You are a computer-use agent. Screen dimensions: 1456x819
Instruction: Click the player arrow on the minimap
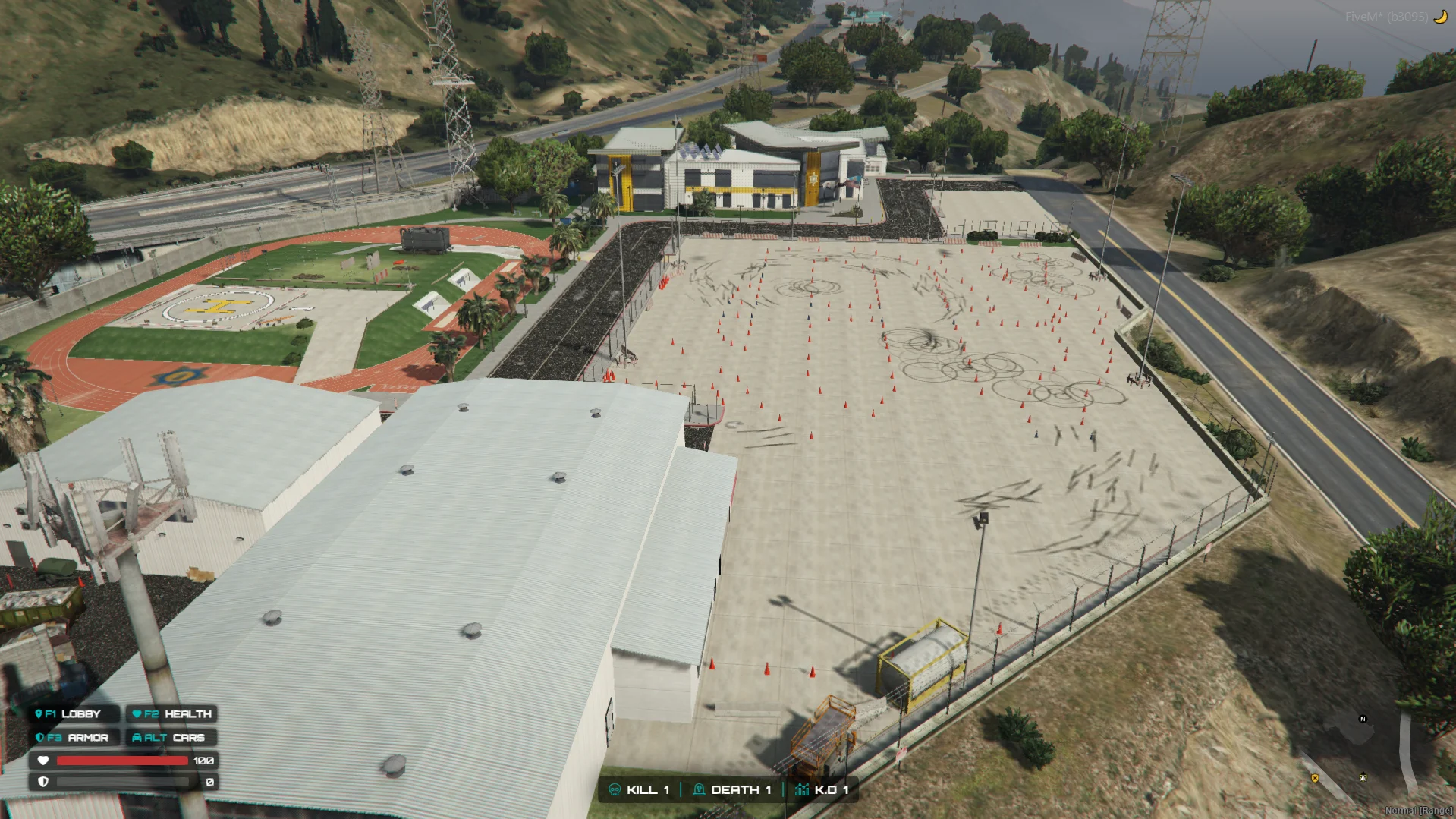[x=1363, y=776]
